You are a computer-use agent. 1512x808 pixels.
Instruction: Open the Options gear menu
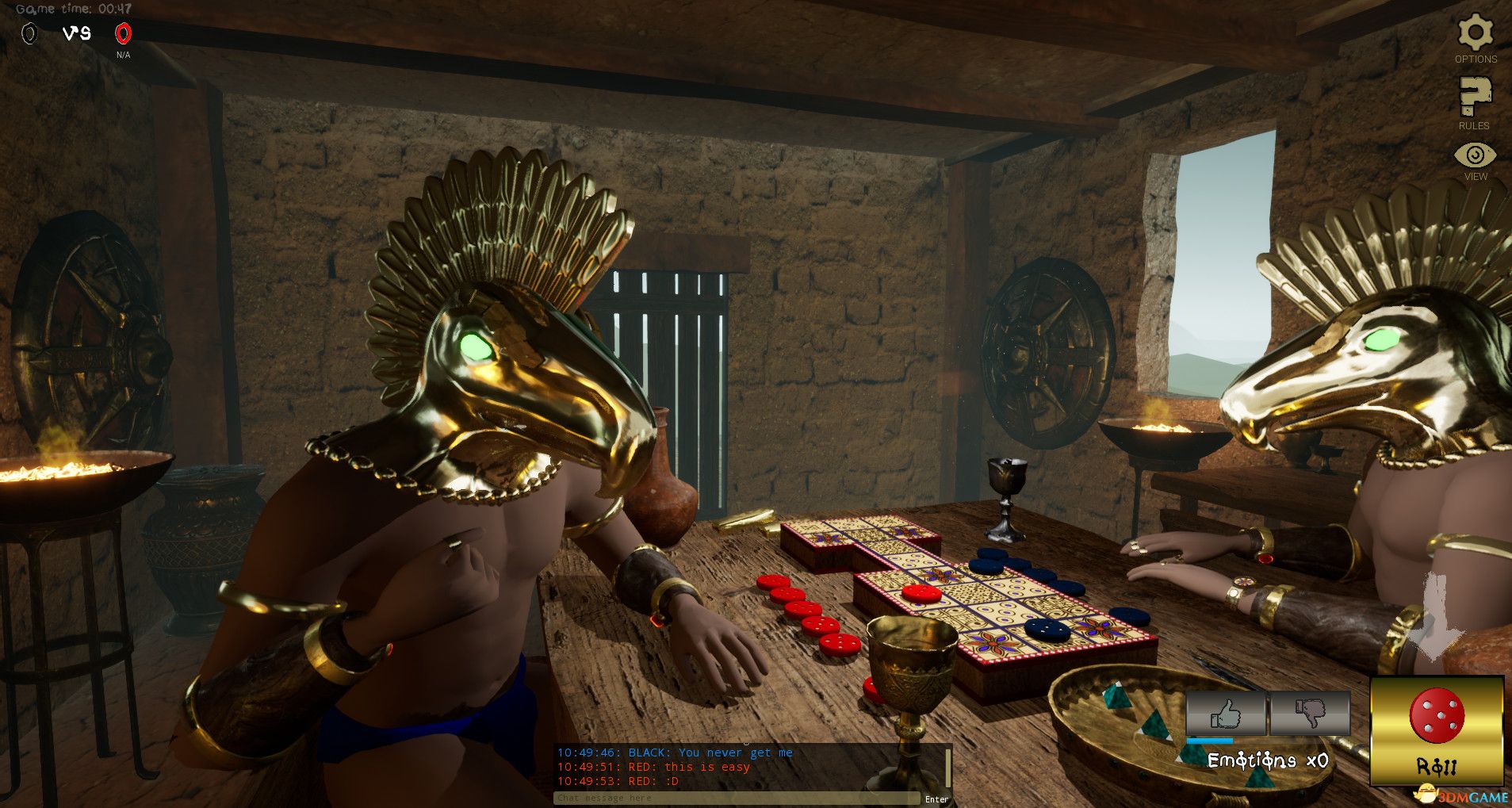click(1475, 34)
